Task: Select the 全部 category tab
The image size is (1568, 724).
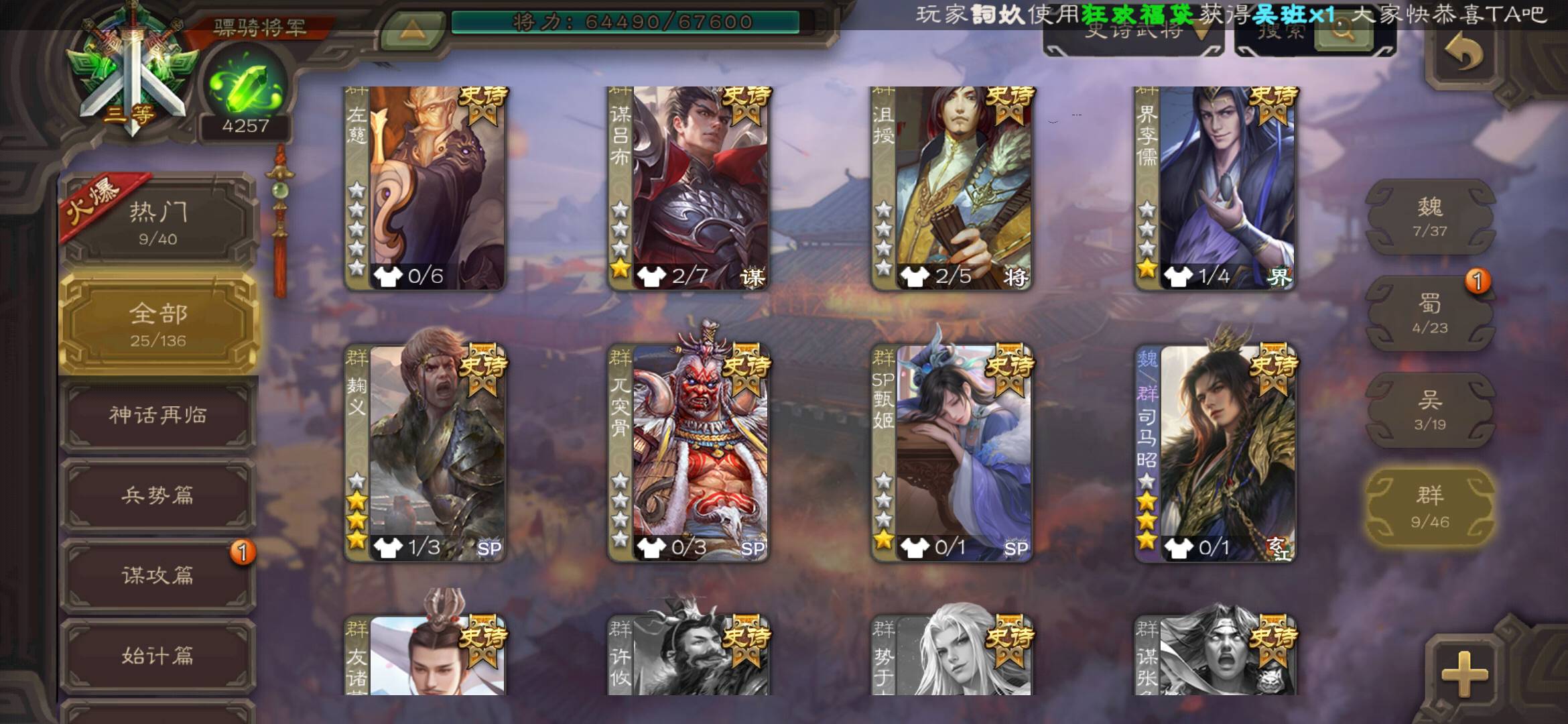Action: tap(158, 324)
